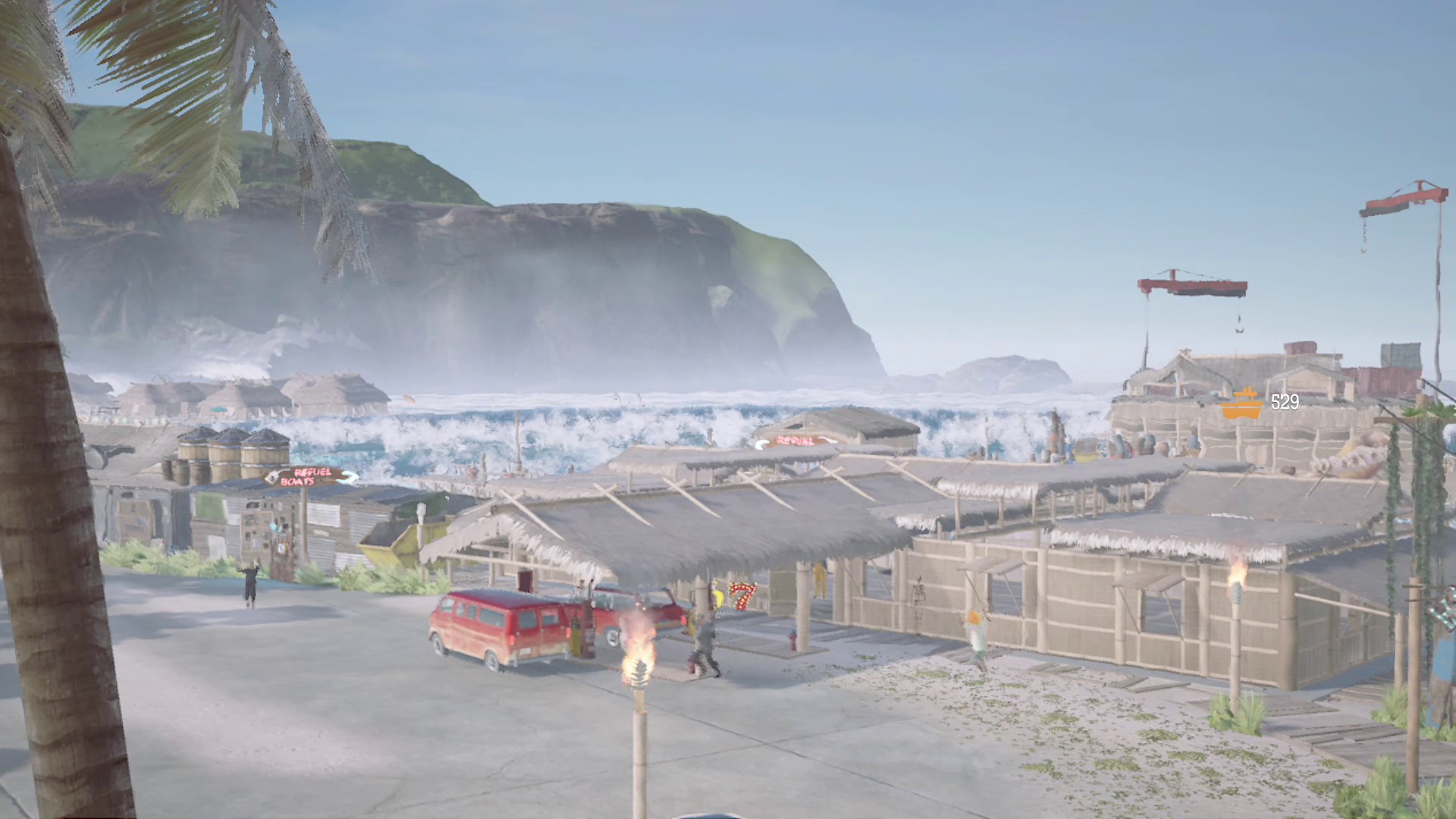Image resolution: width=1456 pixels, height=819 pixels.
Task: Click the REFUEL BOATS arrow sign
Action: 347,476
